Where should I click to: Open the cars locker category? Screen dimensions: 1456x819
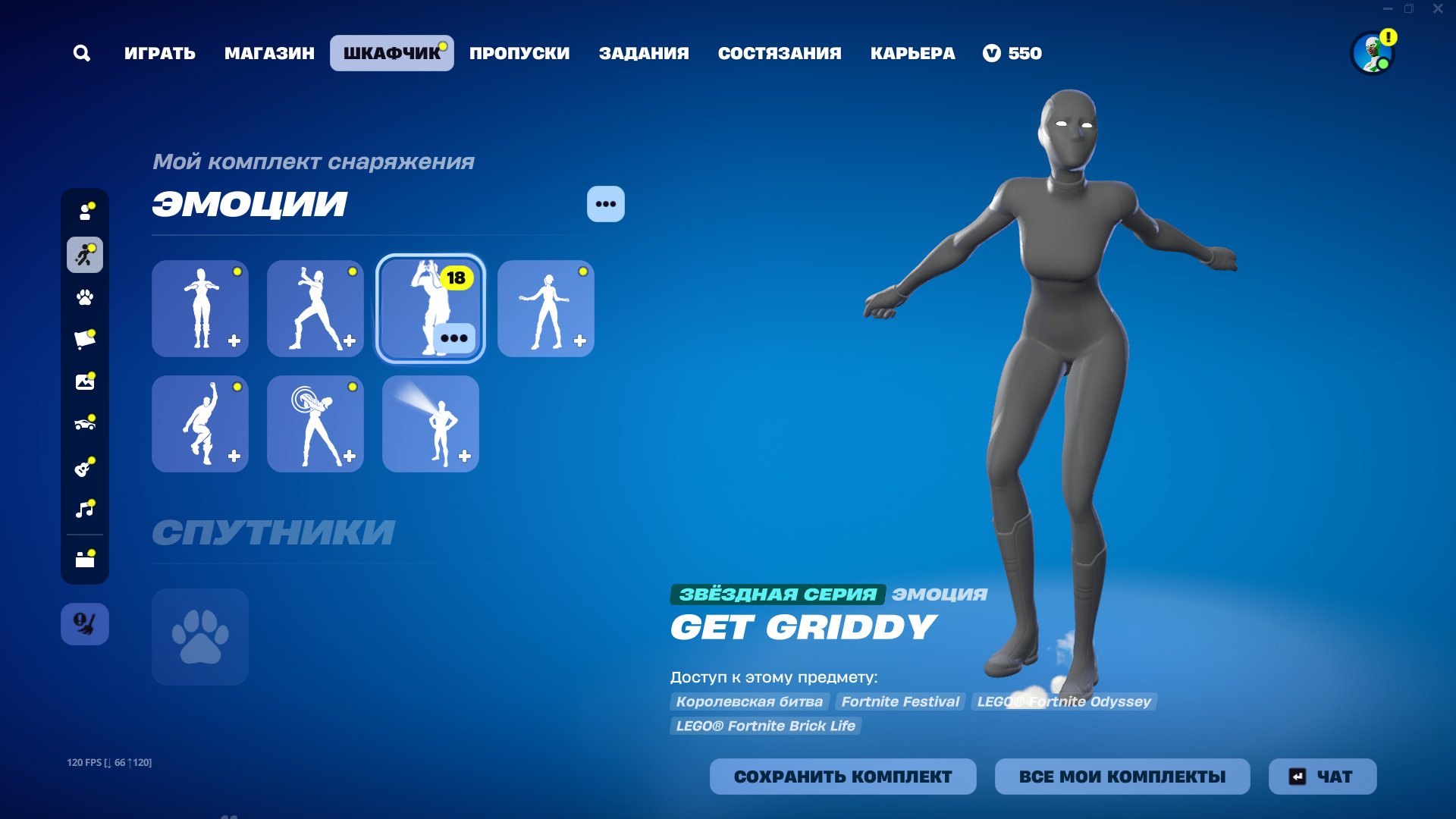click(85, 425)
